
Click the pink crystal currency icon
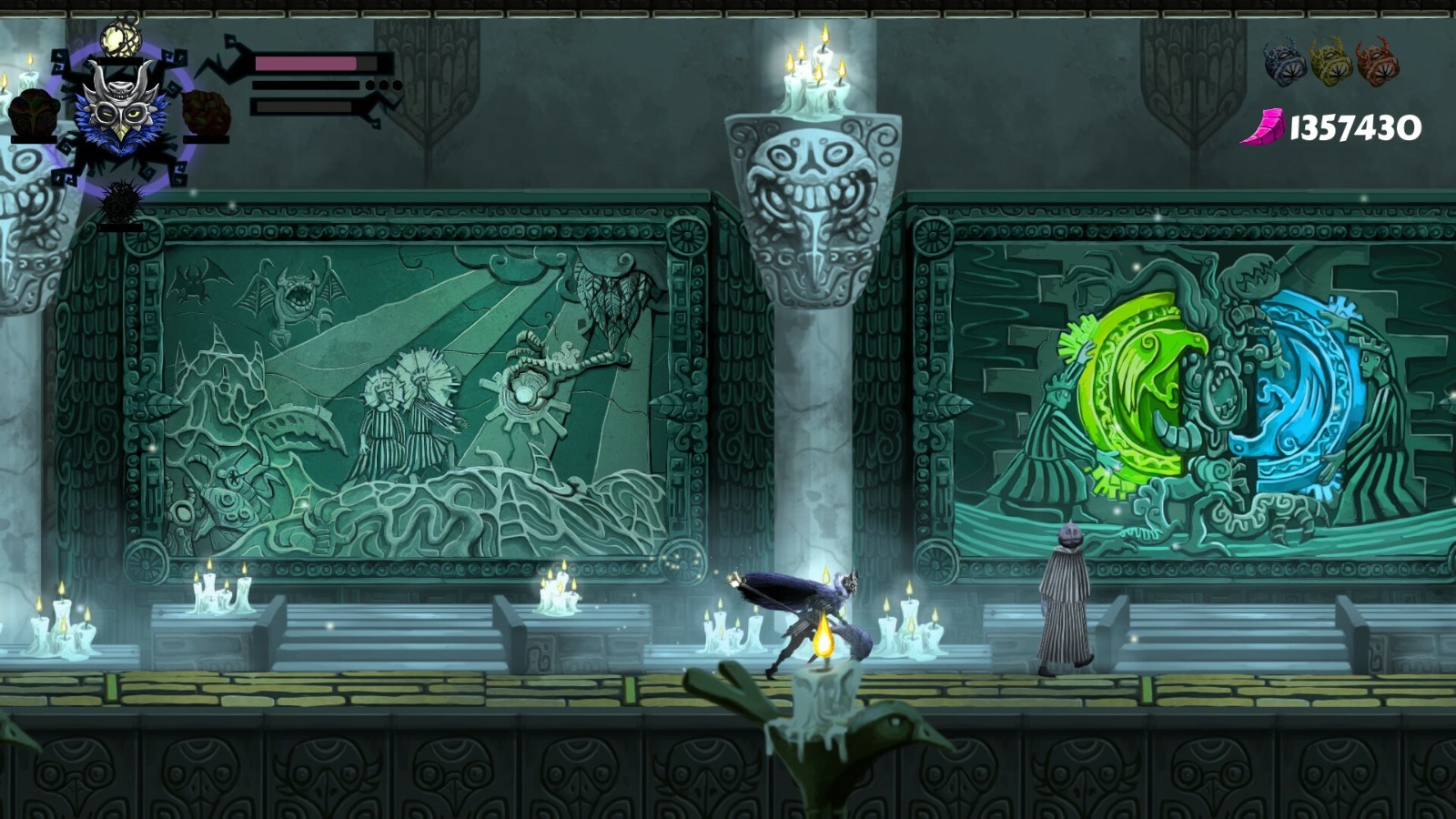click(x=1264, y=127)
